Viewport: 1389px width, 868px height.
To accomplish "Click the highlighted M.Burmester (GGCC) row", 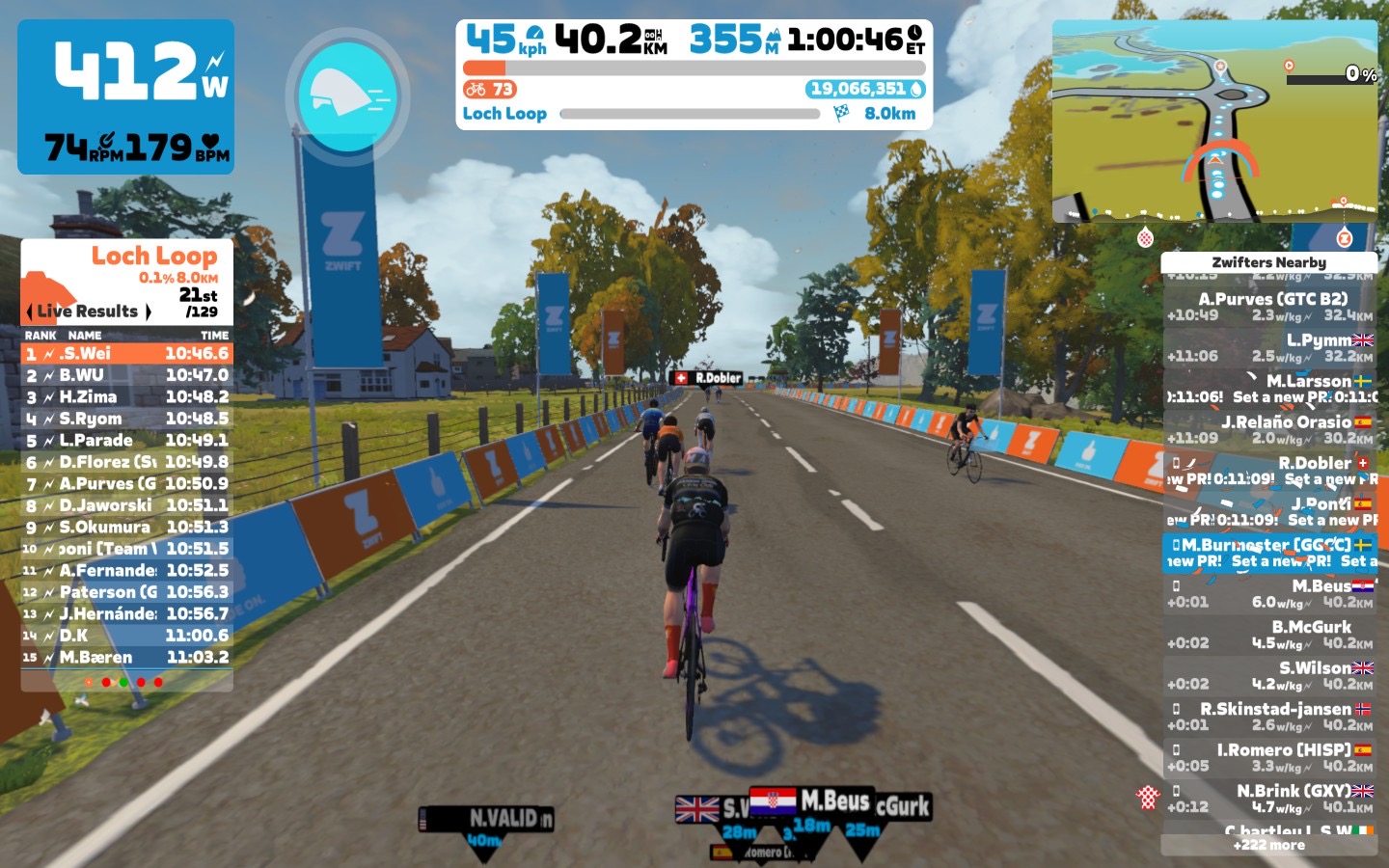I will [1268, 553].
